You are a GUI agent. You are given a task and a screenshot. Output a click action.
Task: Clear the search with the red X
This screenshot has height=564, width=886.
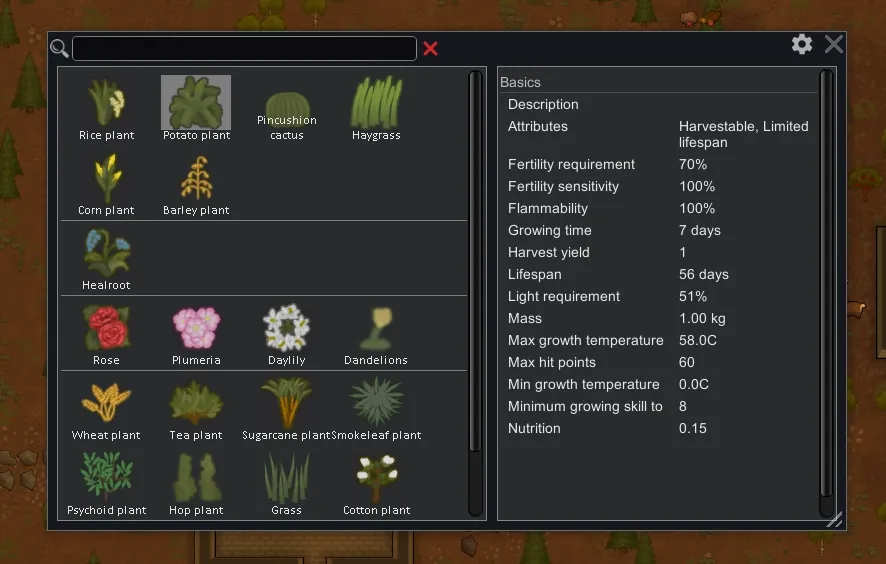[x=430, y=48]
